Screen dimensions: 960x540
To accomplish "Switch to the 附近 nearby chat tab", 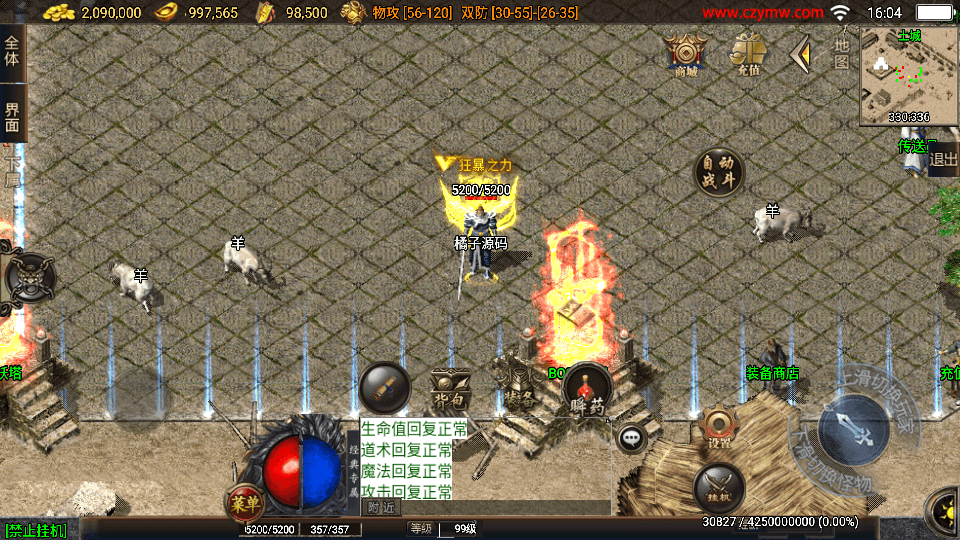I will [x=380, y=507].
